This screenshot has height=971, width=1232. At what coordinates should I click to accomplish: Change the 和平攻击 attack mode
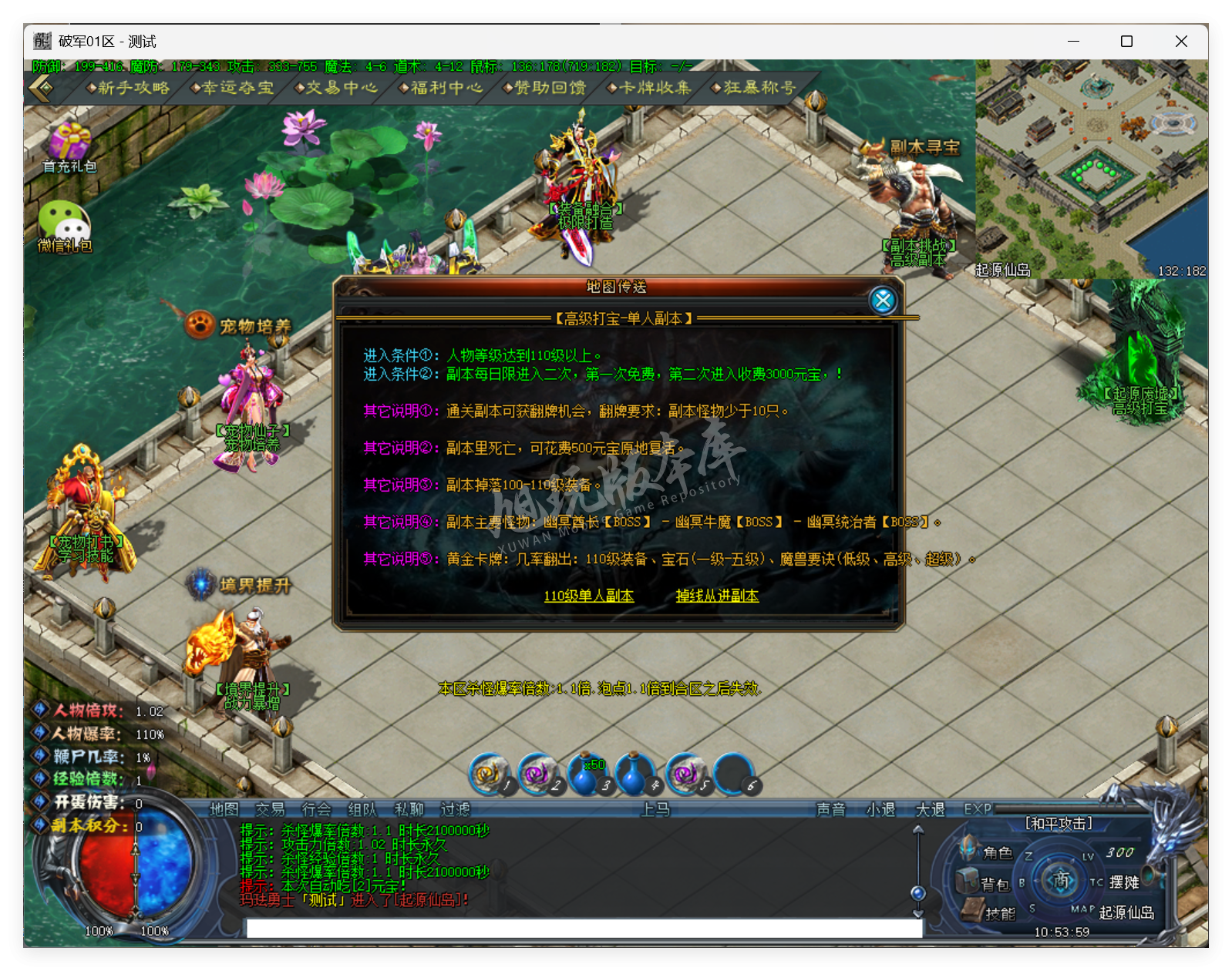(1059, 823)
